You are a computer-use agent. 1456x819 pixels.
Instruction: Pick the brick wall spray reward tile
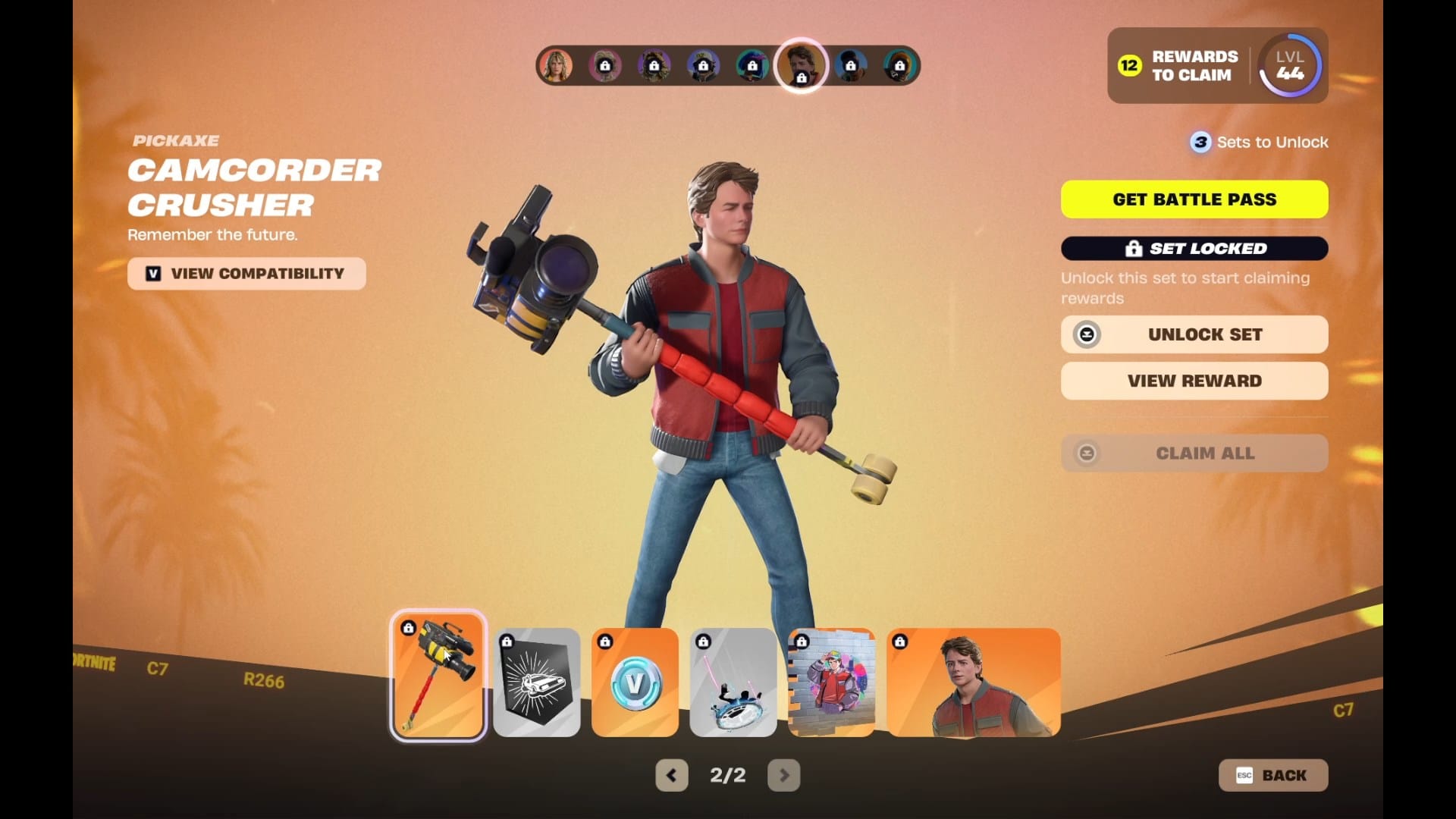pos(831,682)
